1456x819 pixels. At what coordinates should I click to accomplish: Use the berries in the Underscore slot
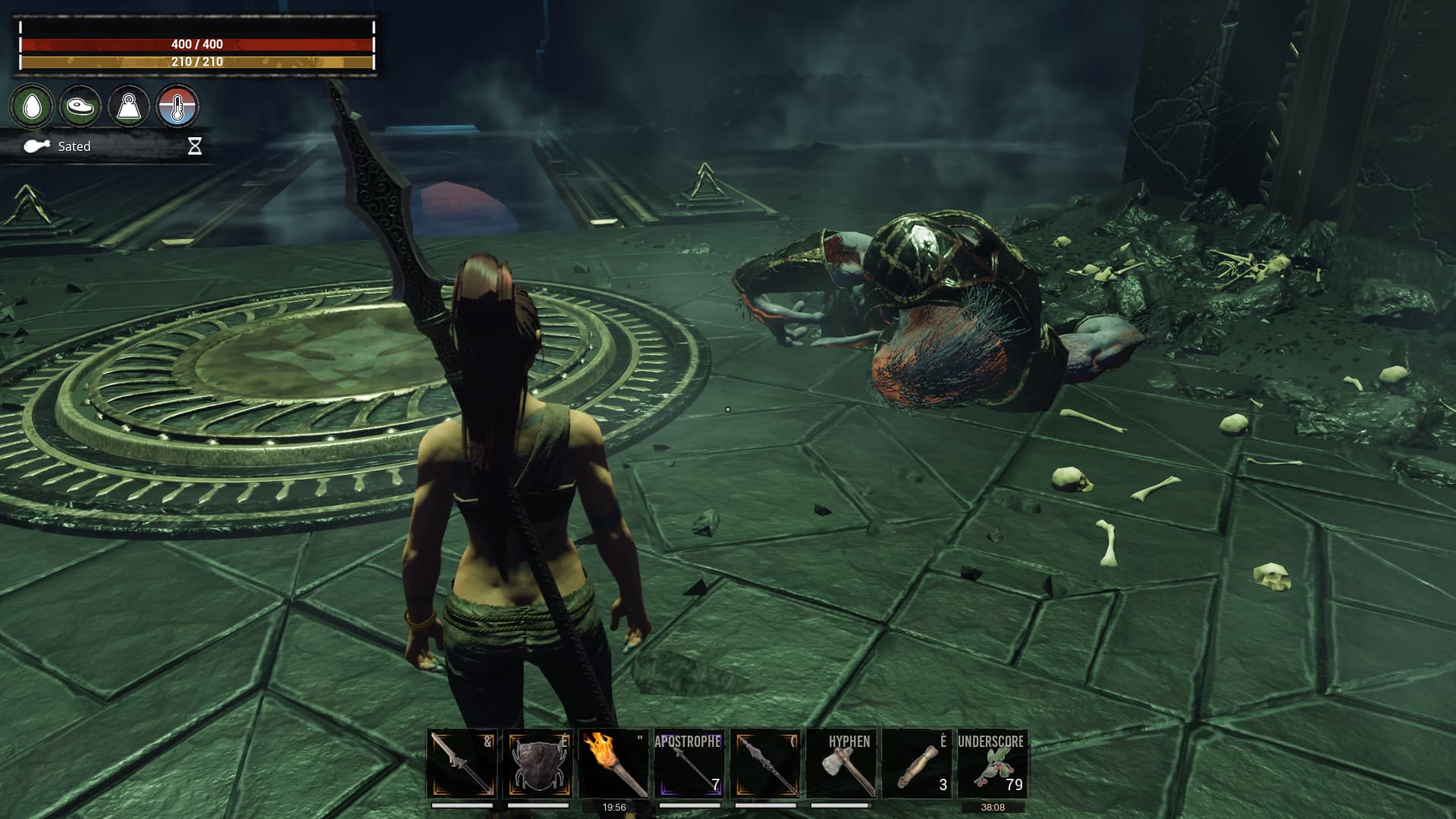[993, 764]
